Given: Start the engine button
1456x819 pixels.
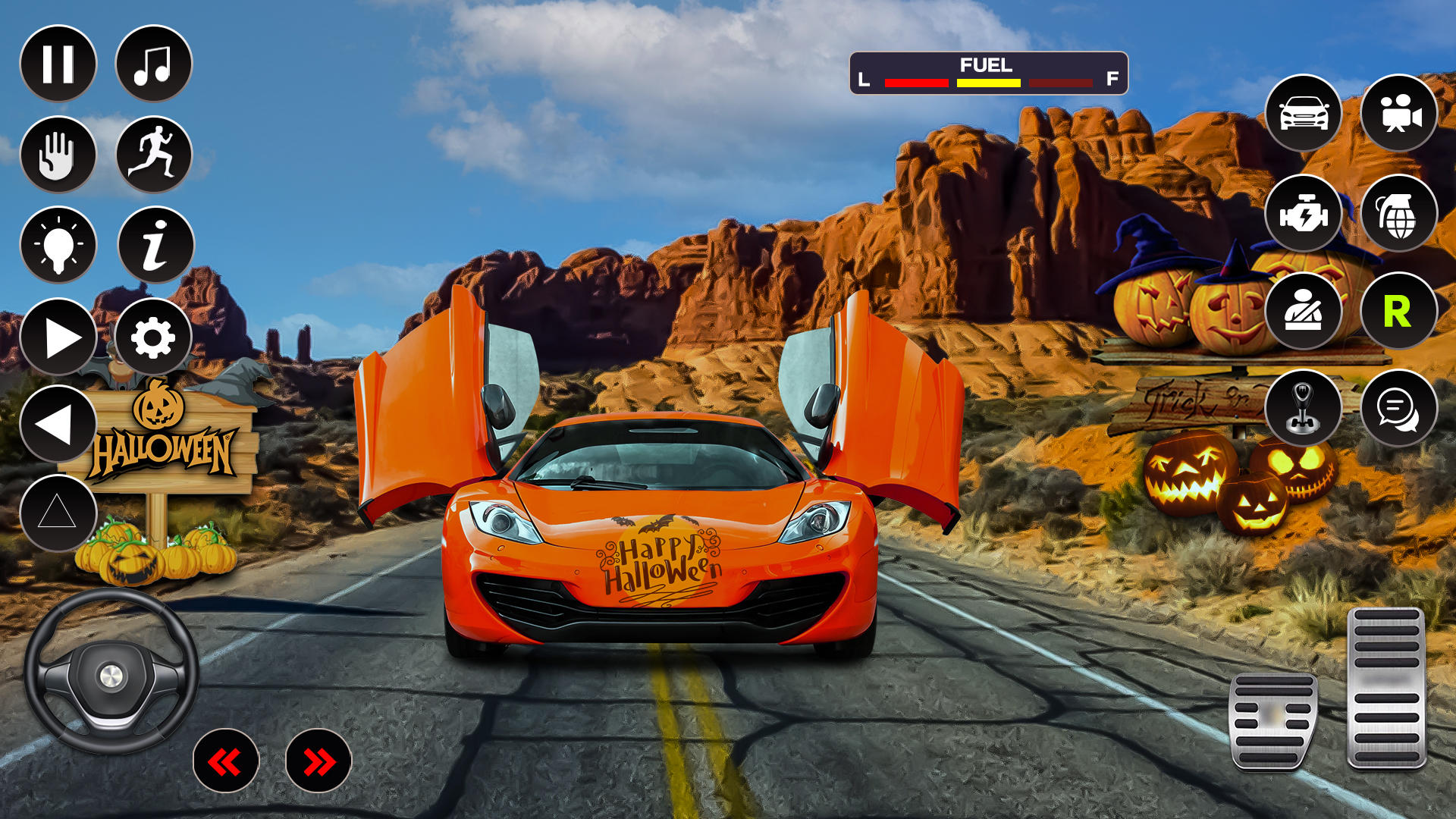Looking at the screenshot, I should pyautogui.click(x=1304, y=214).
